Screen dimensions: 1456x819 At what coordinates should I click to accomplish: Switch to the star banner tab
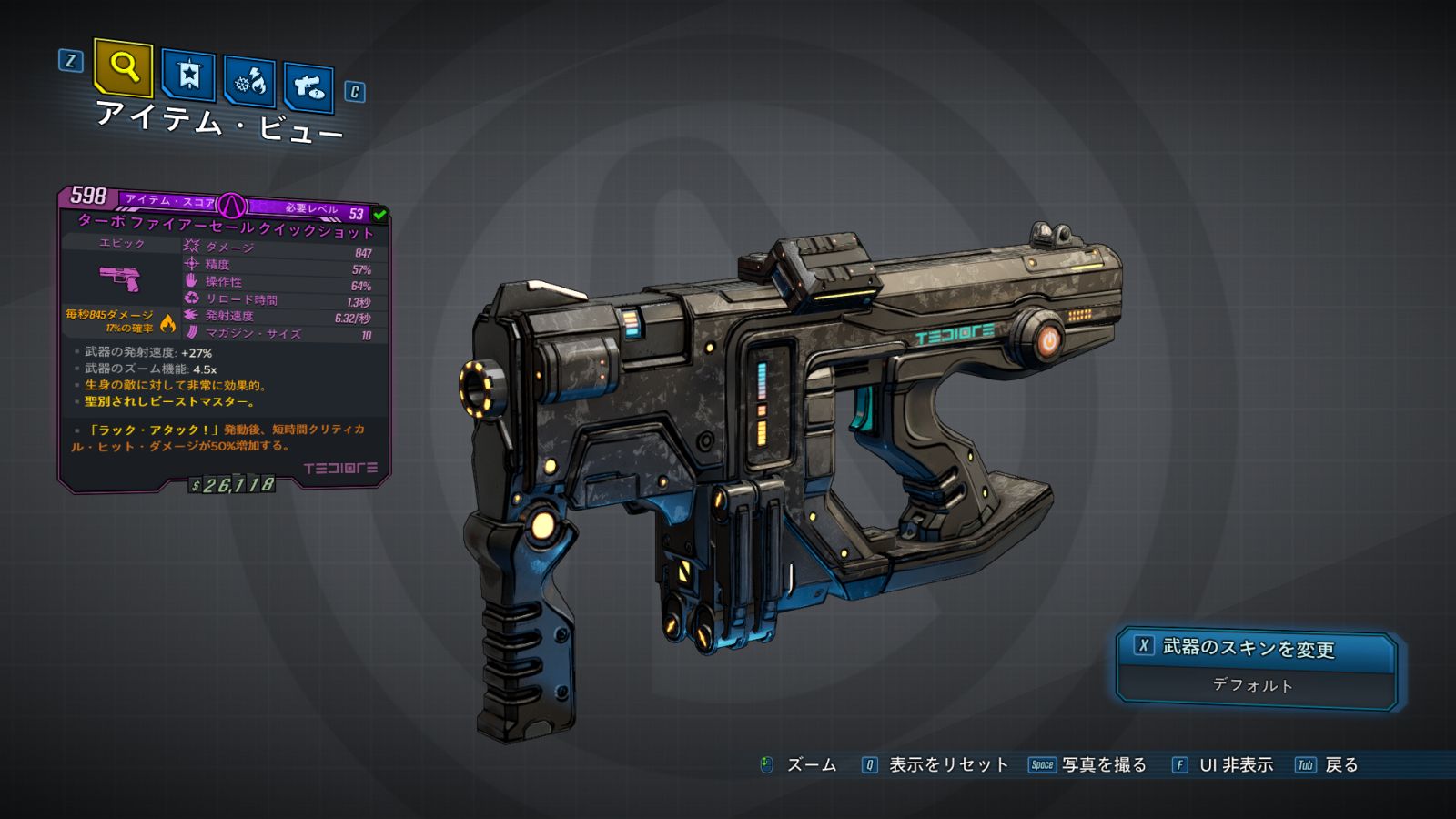tap(188, 75)
